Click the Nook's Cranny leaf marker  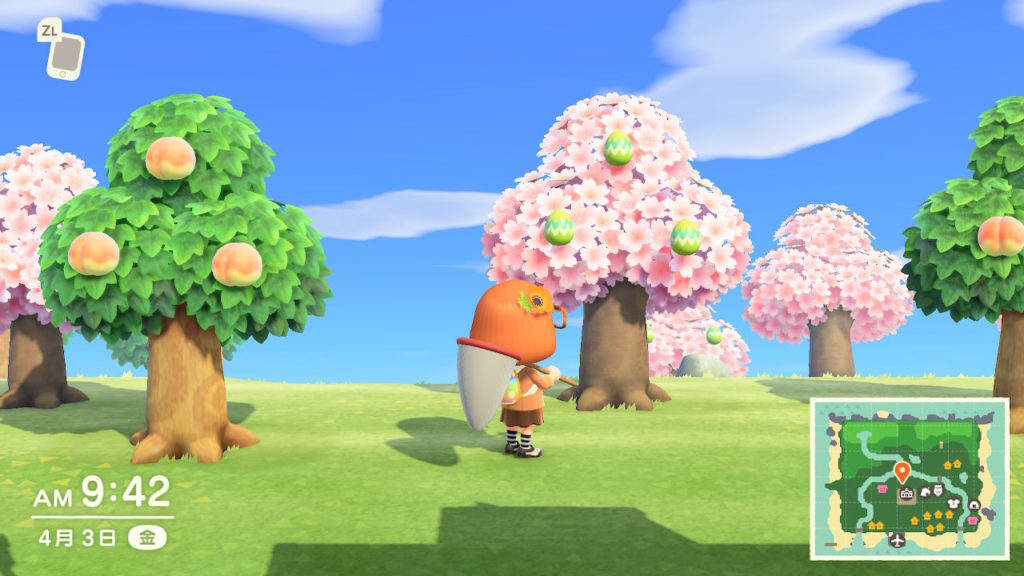click(x=925, y=491)
